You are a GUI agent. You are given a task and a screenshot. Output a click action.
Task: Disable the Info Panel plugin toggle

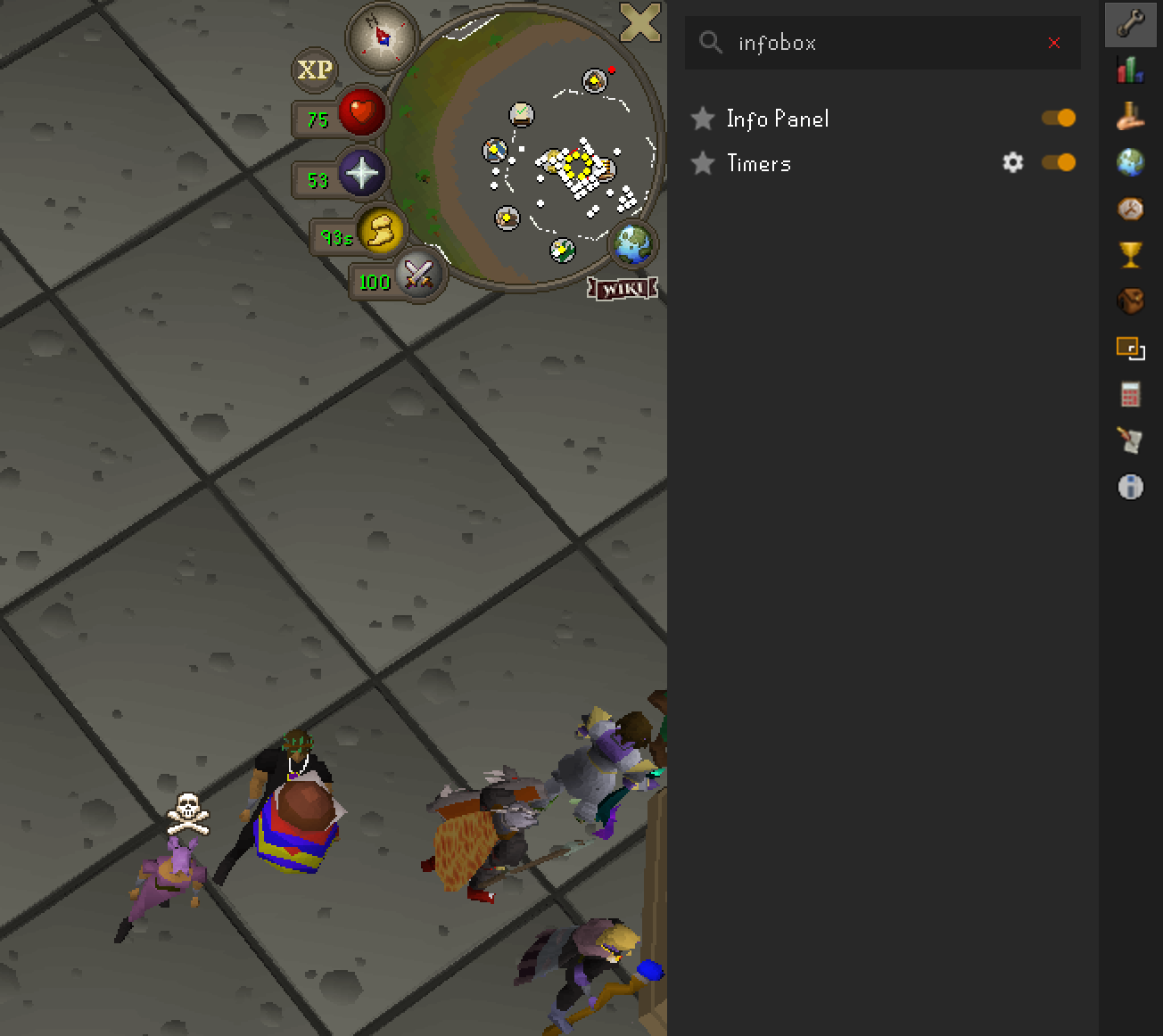tap(1060, 118)
